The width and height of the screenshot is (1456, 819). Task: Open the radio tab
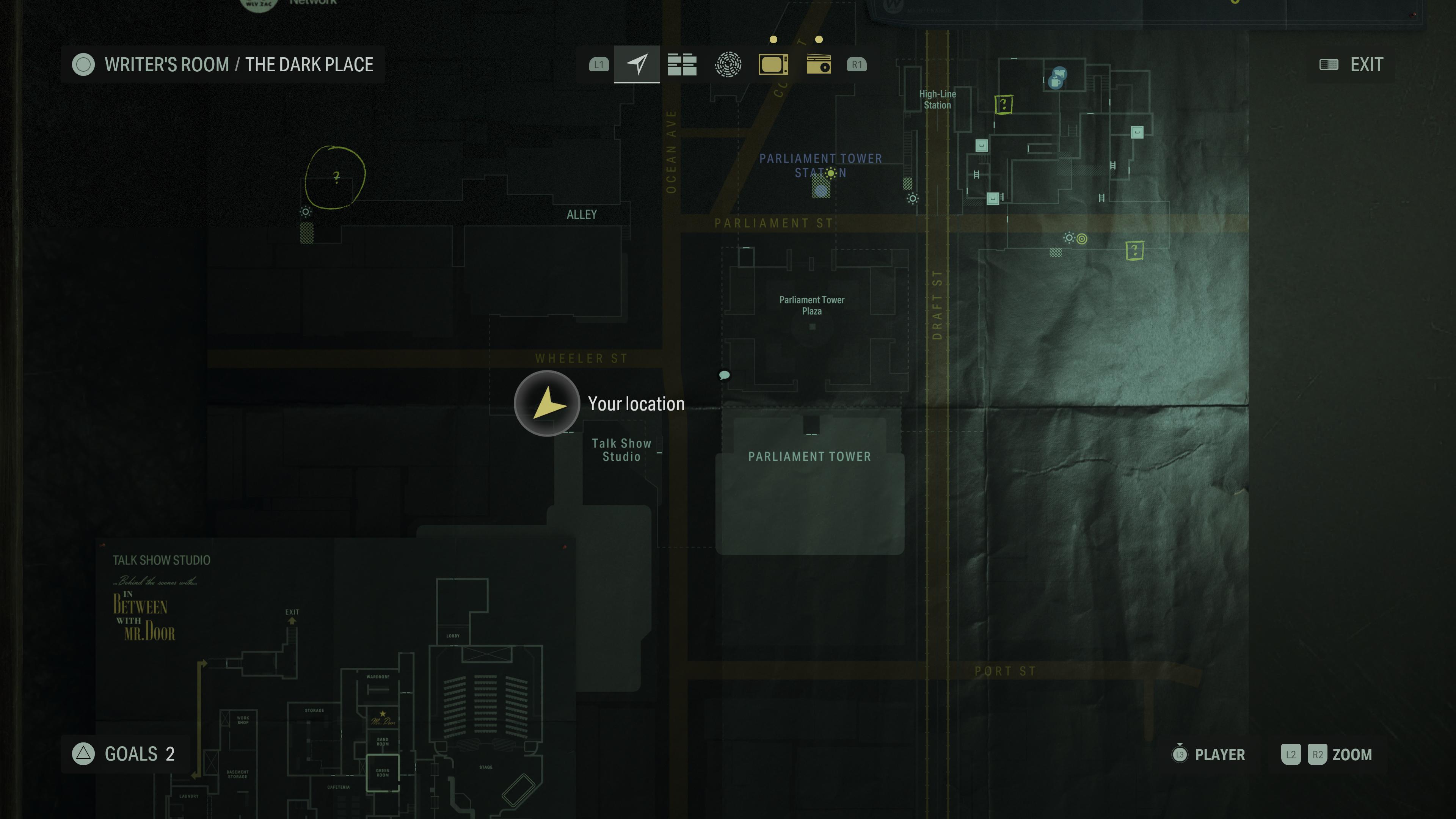click(819, 64)
